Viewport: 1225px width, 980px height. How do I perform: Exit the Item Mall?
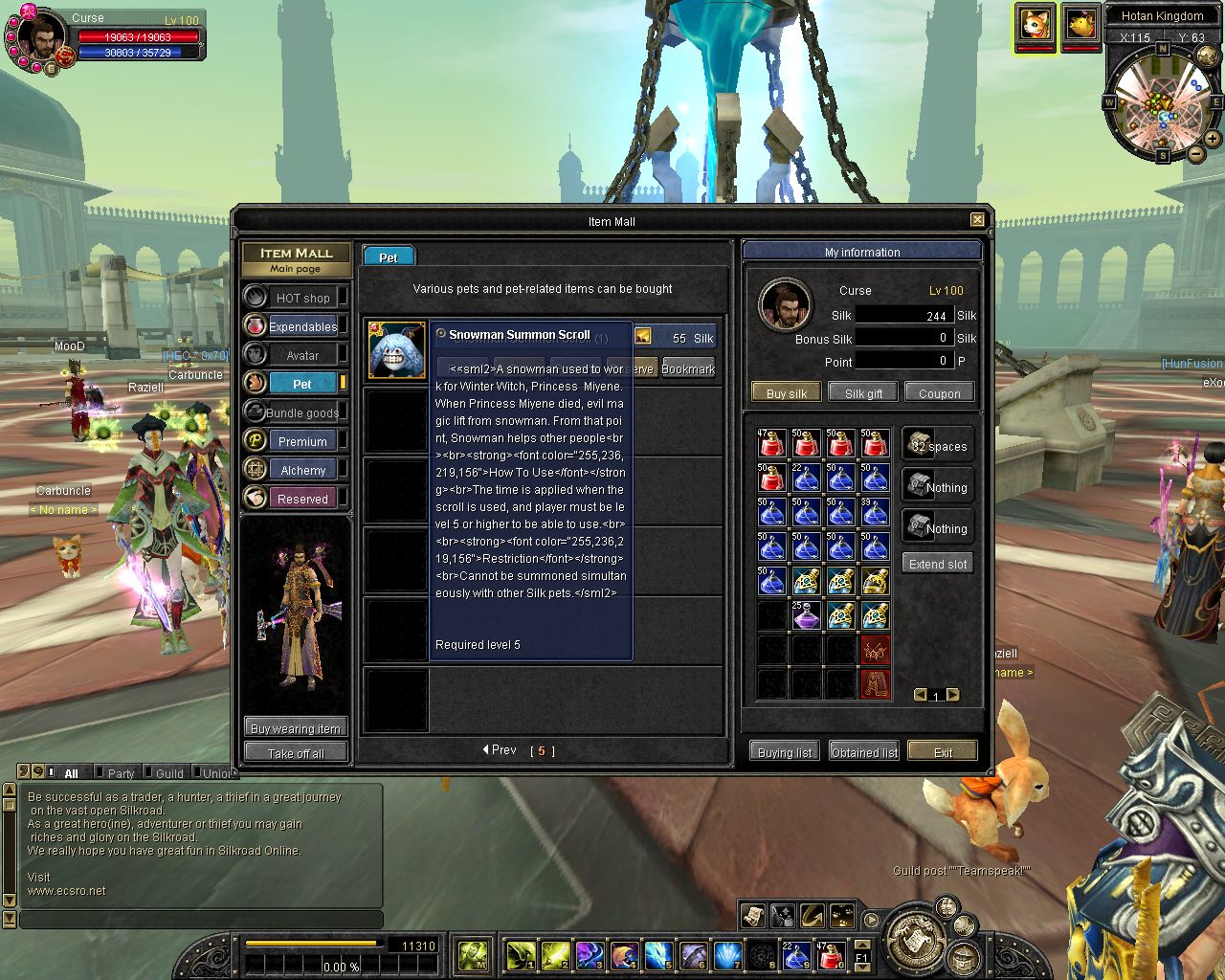[x=943, y=751]
